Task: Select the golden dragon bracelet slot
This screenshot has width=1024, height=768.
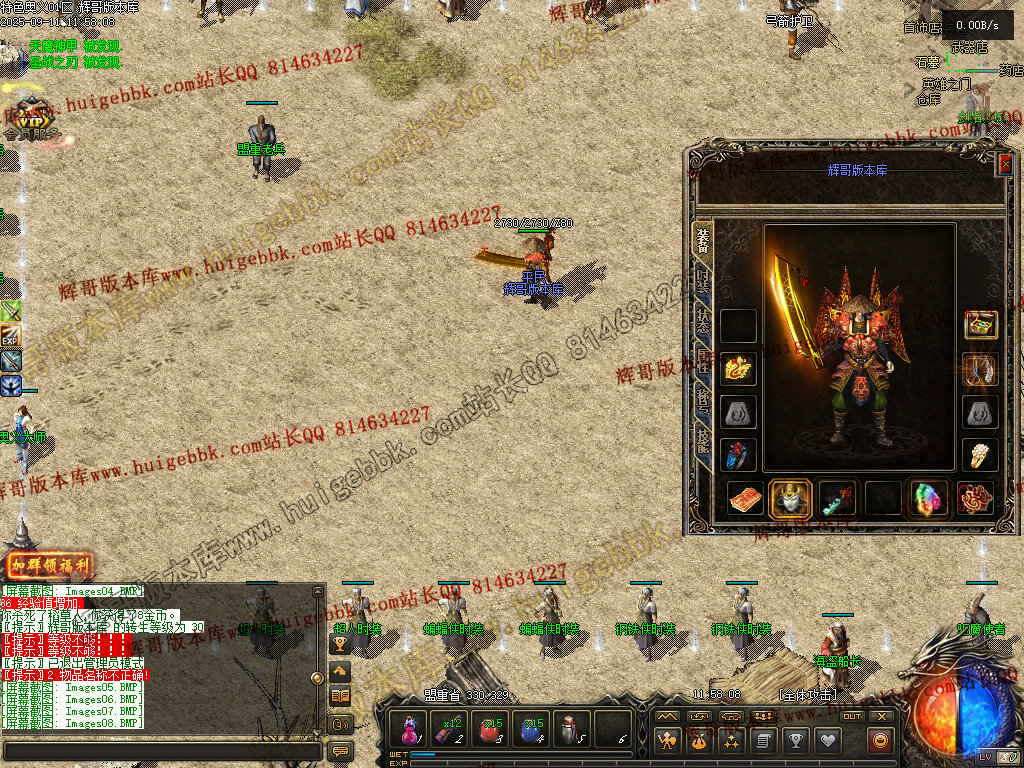Action: click(739, 369)
